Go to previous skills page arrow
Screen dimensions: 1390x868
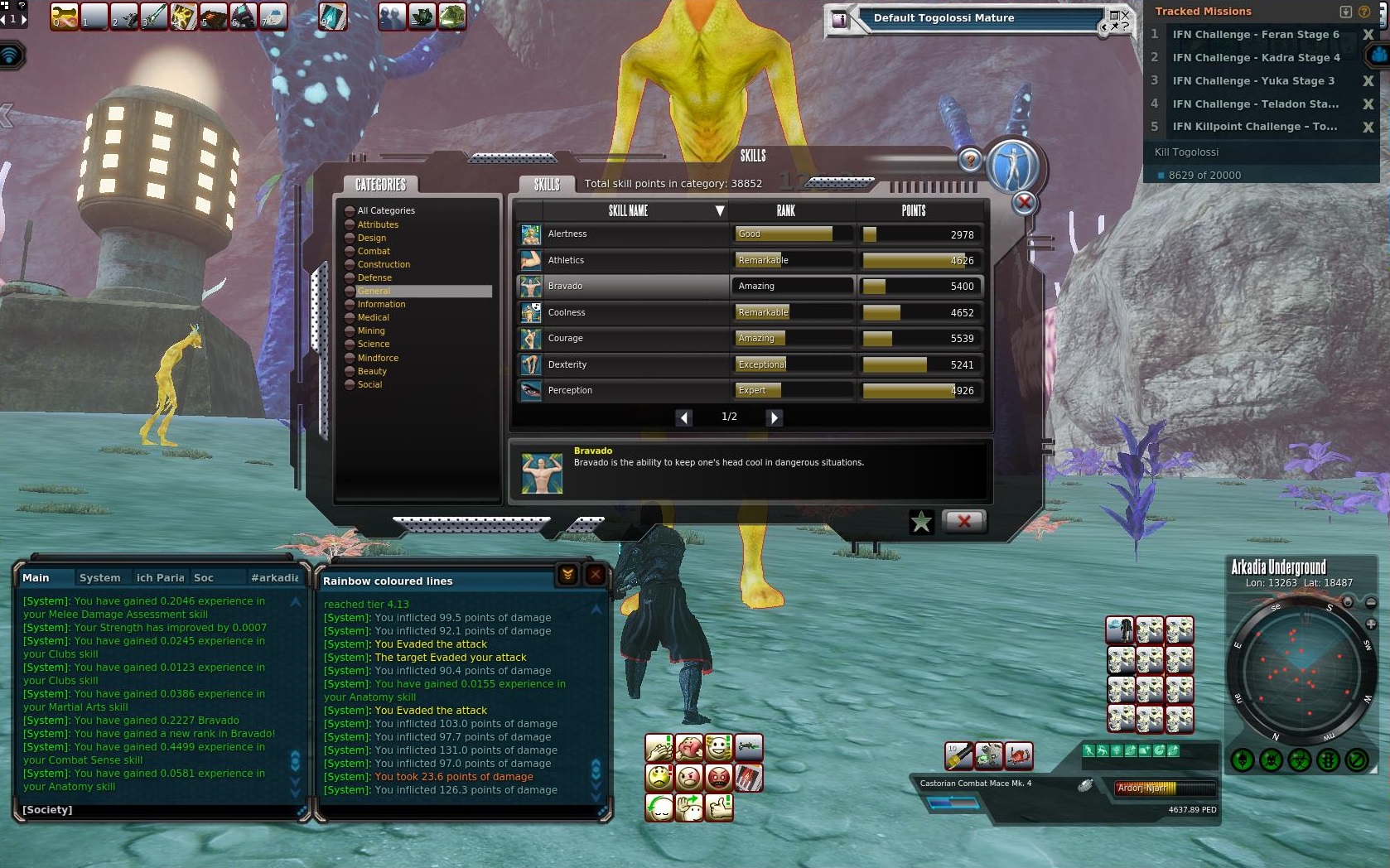(684, 417)
